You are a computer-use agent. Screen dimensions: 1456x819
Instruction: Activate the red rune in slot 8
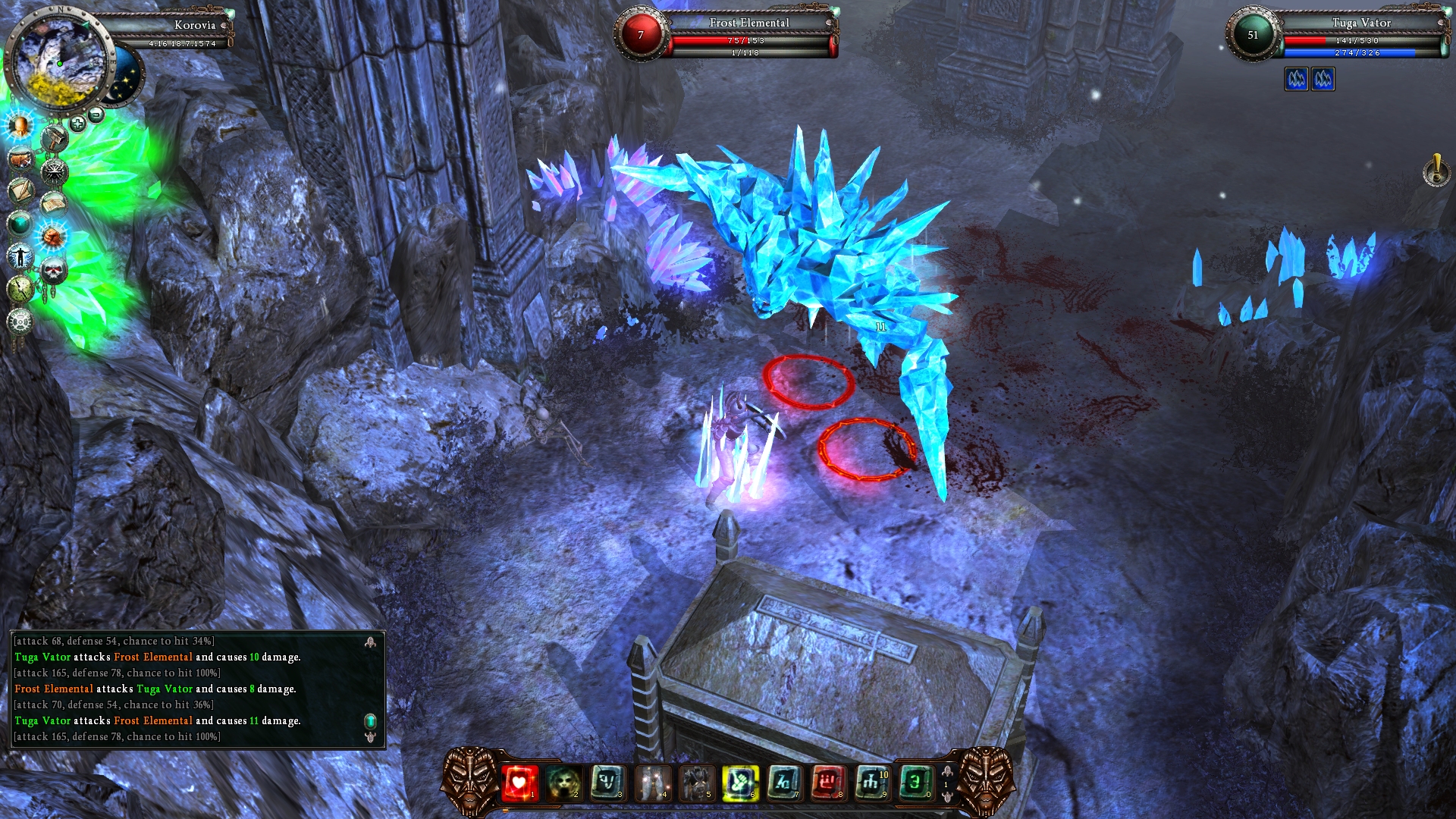827,783
